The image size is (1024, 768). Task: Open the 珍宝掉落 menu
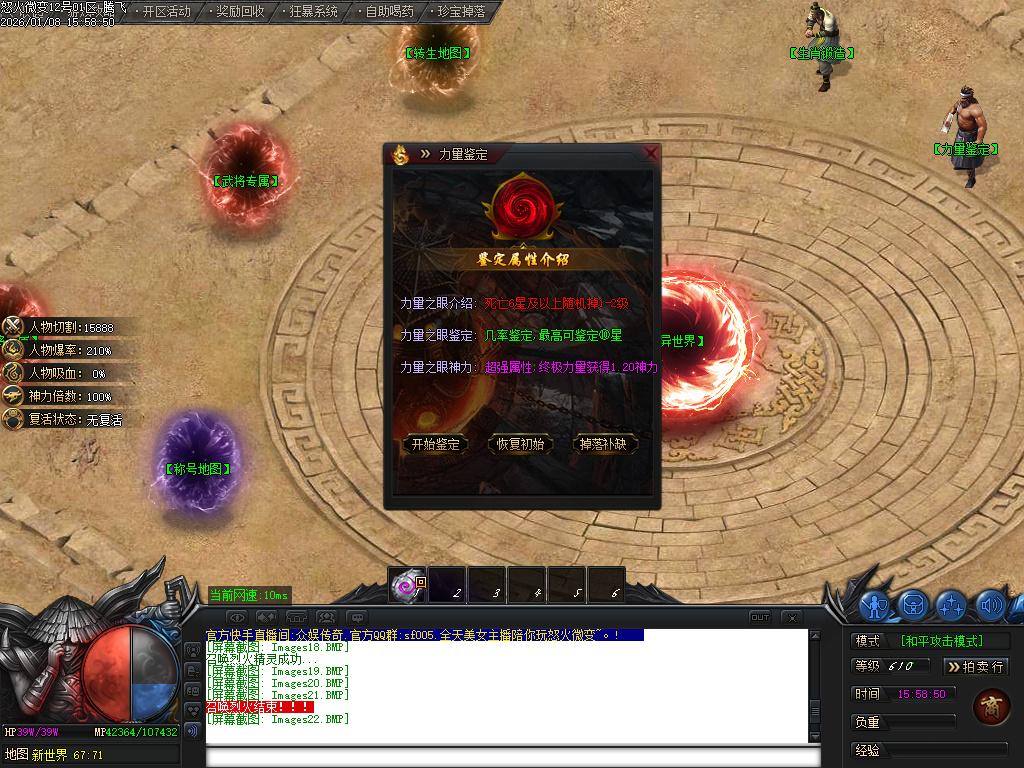pyautogui.click(x=462, y=12)
